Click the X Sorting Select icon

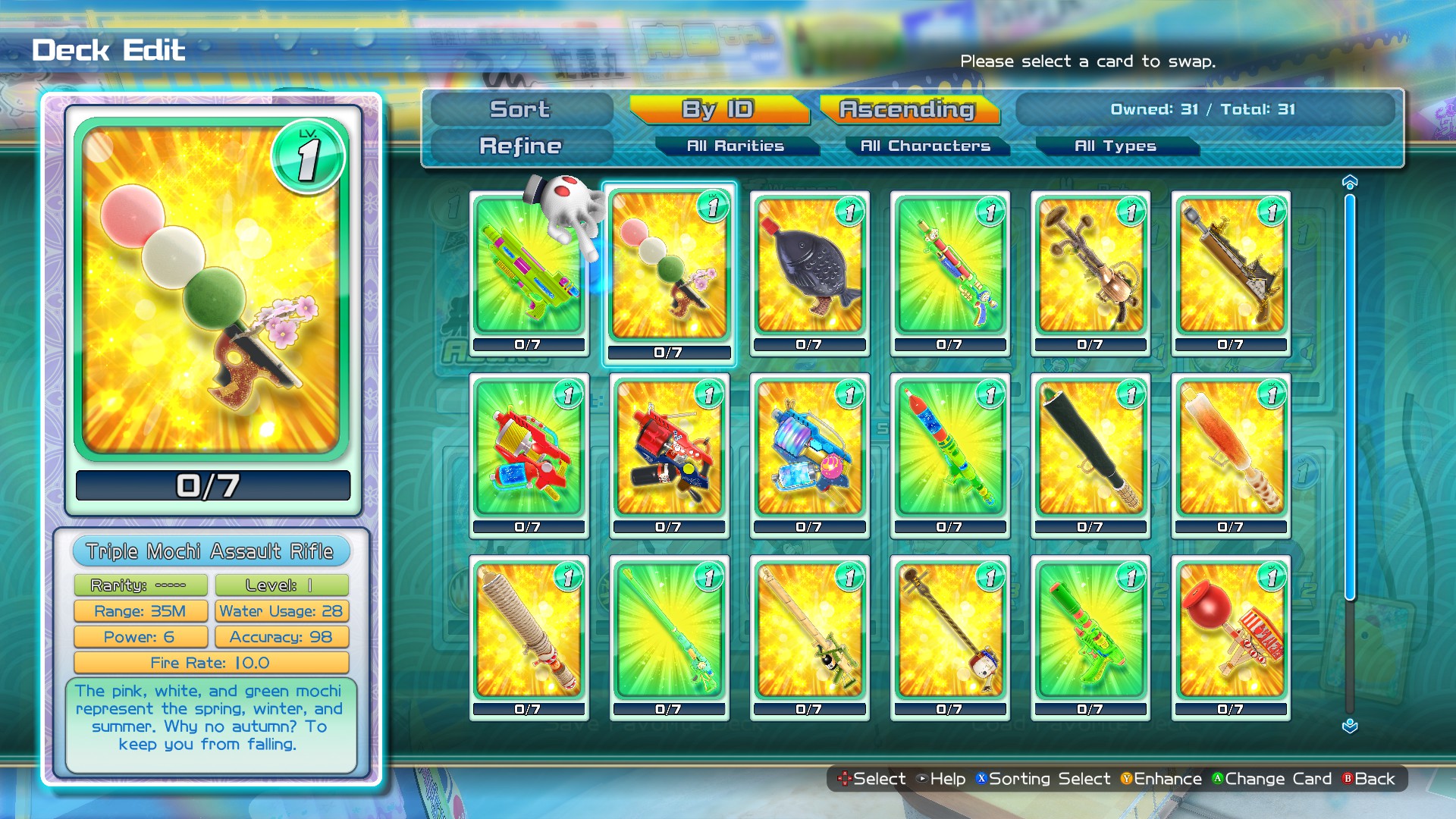pyautogui.click(x=984, y=779)
